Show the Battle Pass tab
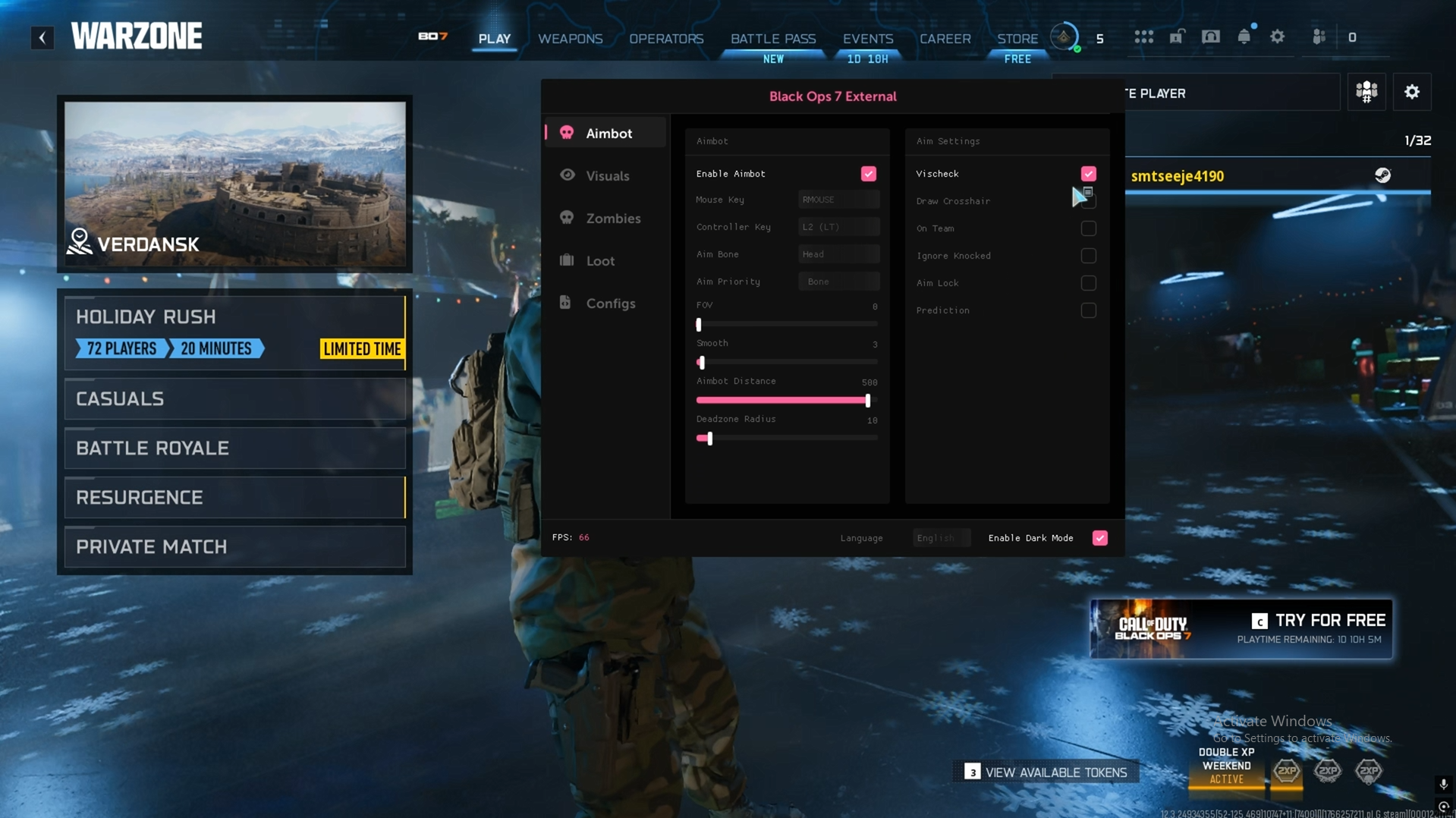The width and height of the screenshot is (1456, 818). click(x=772, y=39)
